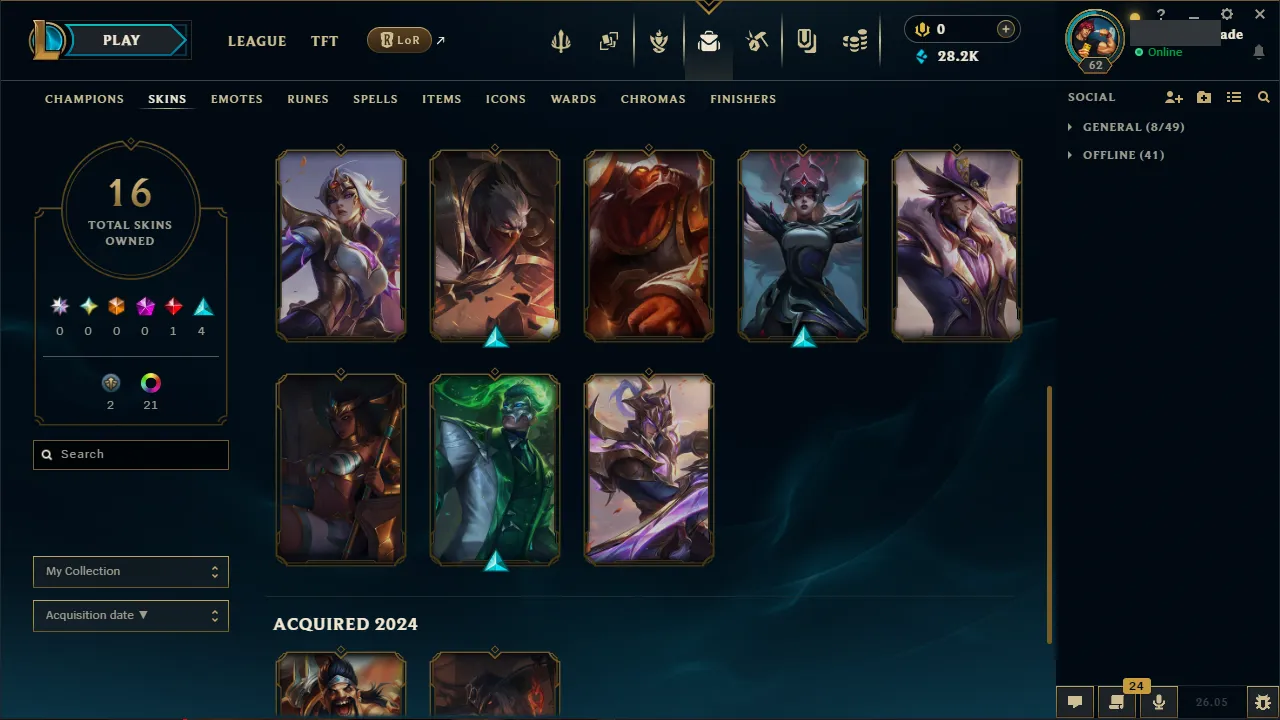Open the Acquisition date sort dropdown

(130, 615)
